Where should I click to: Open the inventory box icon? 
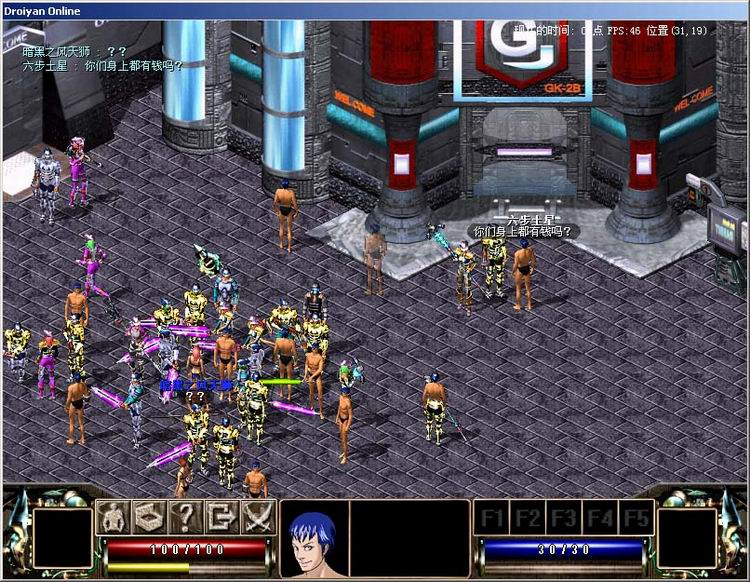coord(149,517)
